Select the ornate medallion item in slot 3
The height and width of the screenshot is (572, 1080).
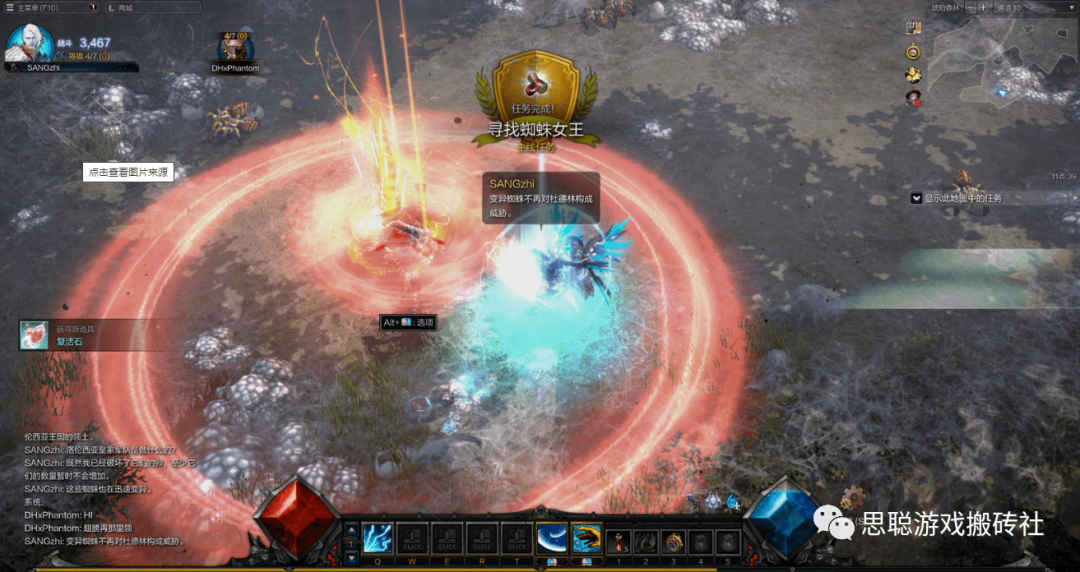[674, 541]
